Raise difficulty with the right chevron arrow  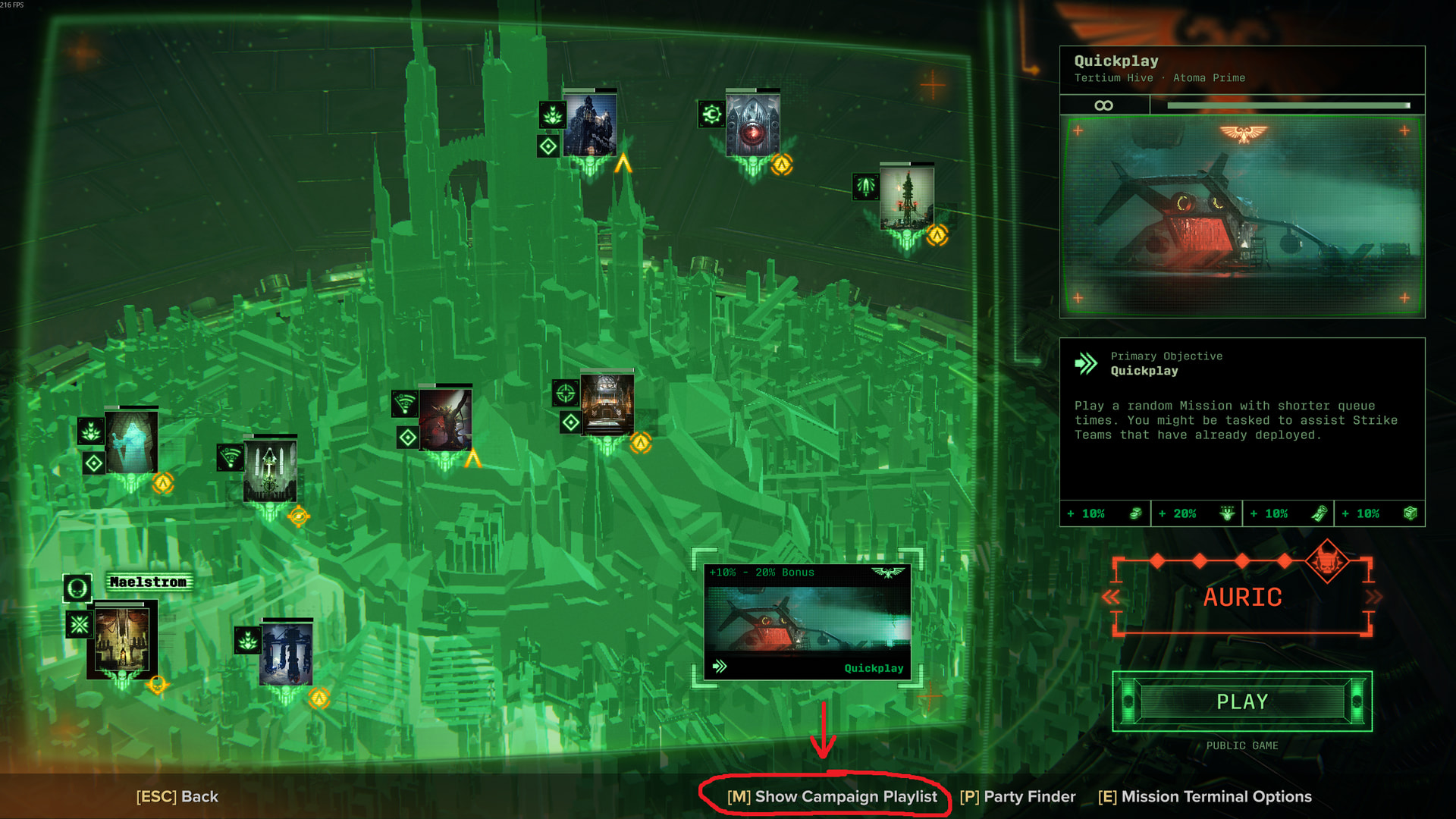click(1373, 598)
